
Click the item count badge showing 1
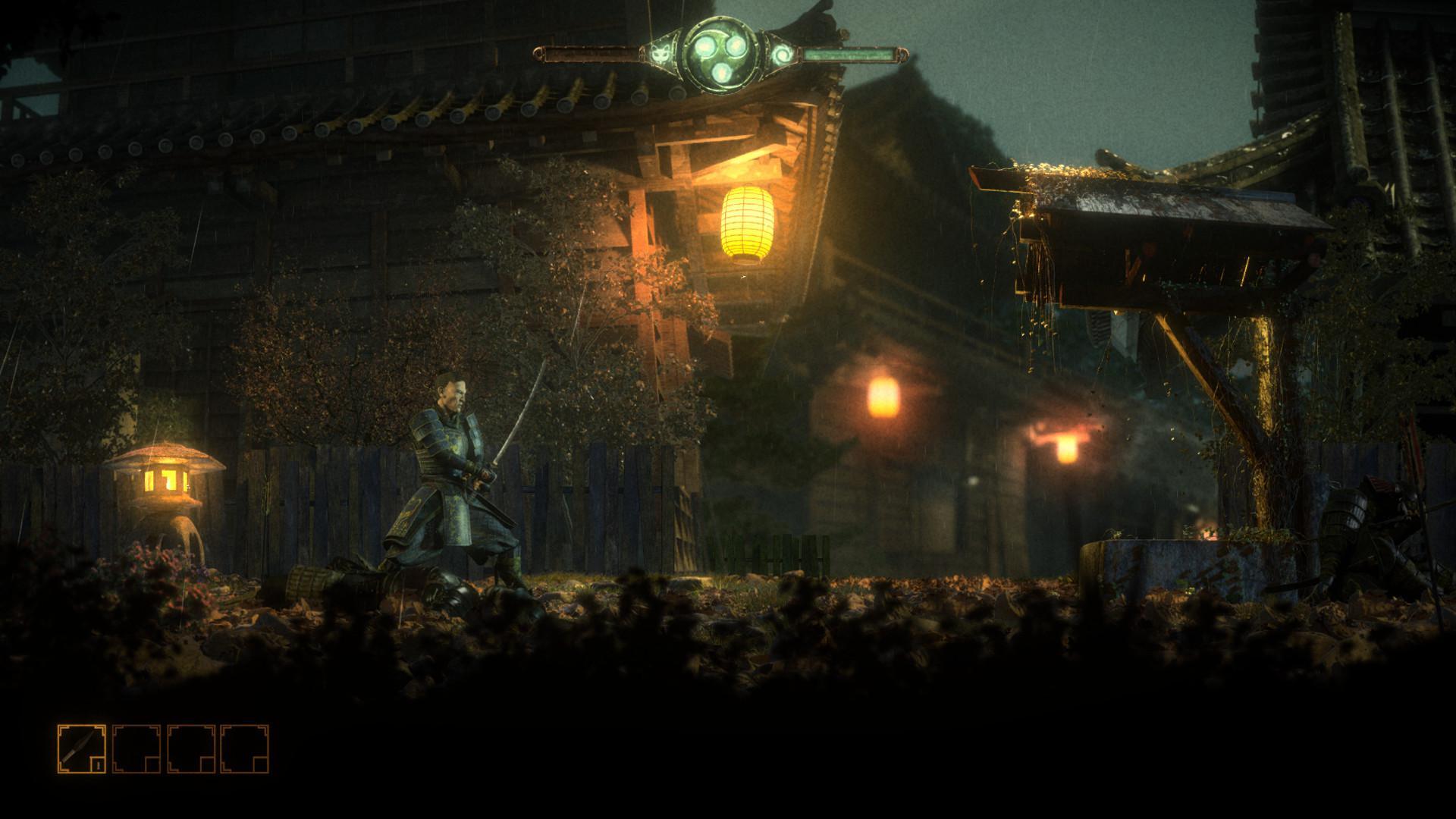click(x=99, y=764)
